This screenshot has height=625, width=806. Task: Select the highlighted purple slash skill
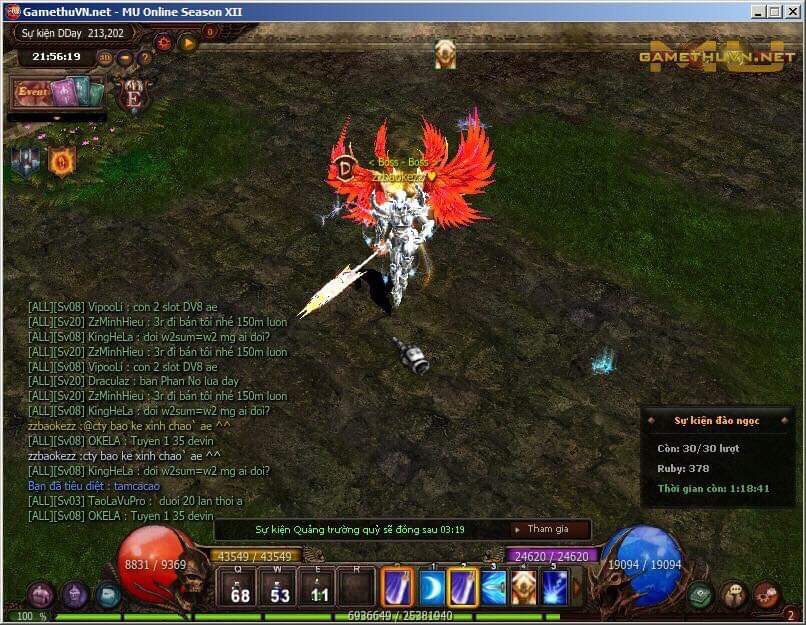463,587
